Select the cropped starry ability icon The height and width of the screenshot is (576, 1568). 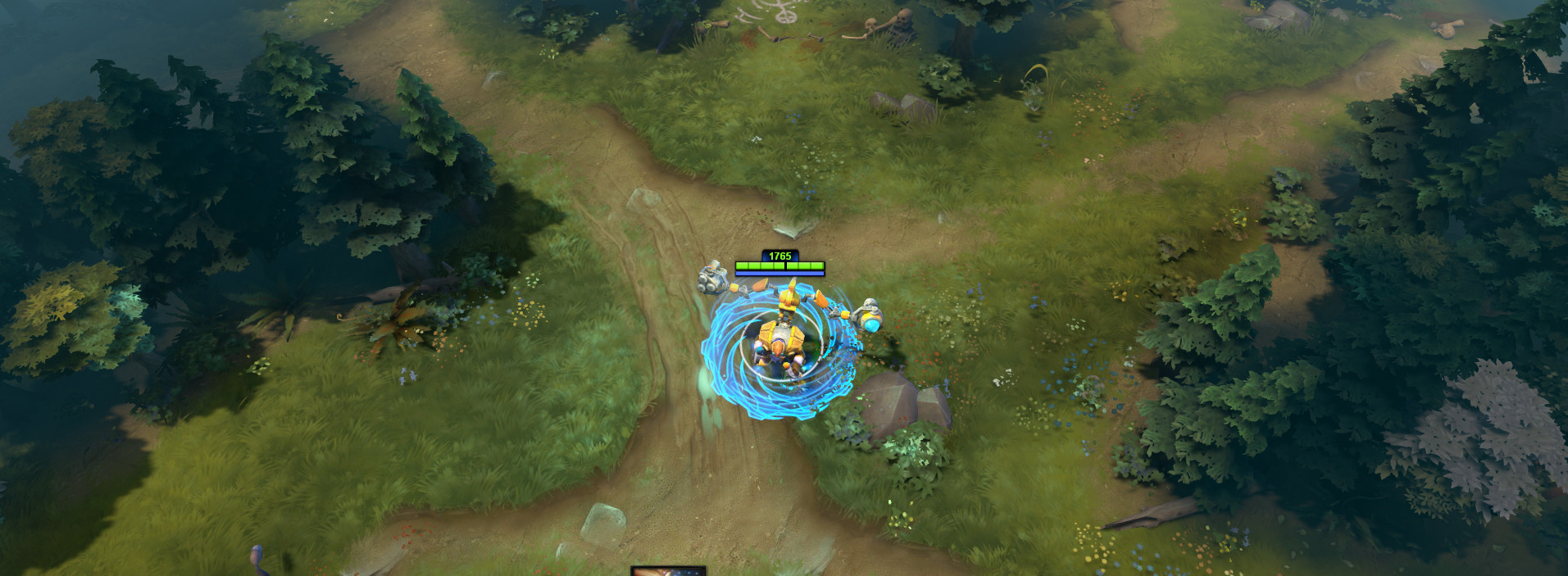668,571
